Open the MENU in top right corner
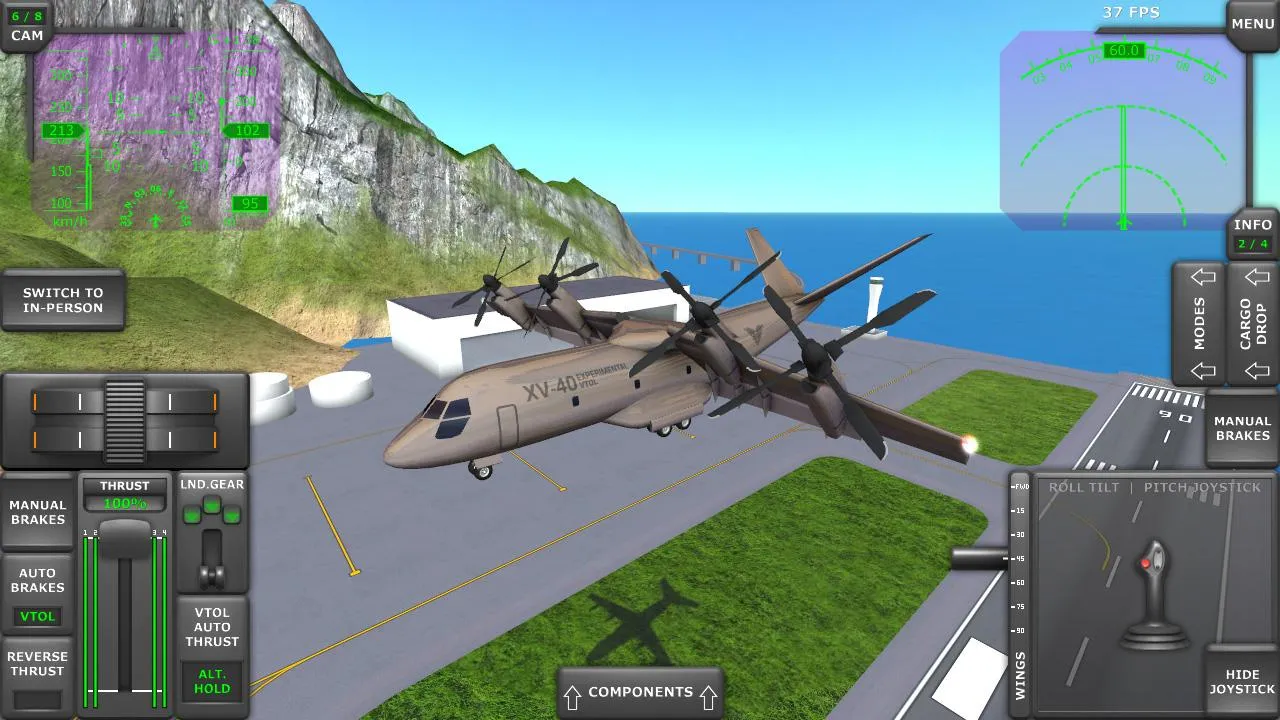The width and height of the screenshot is (1280, 720). [1251, 22]
